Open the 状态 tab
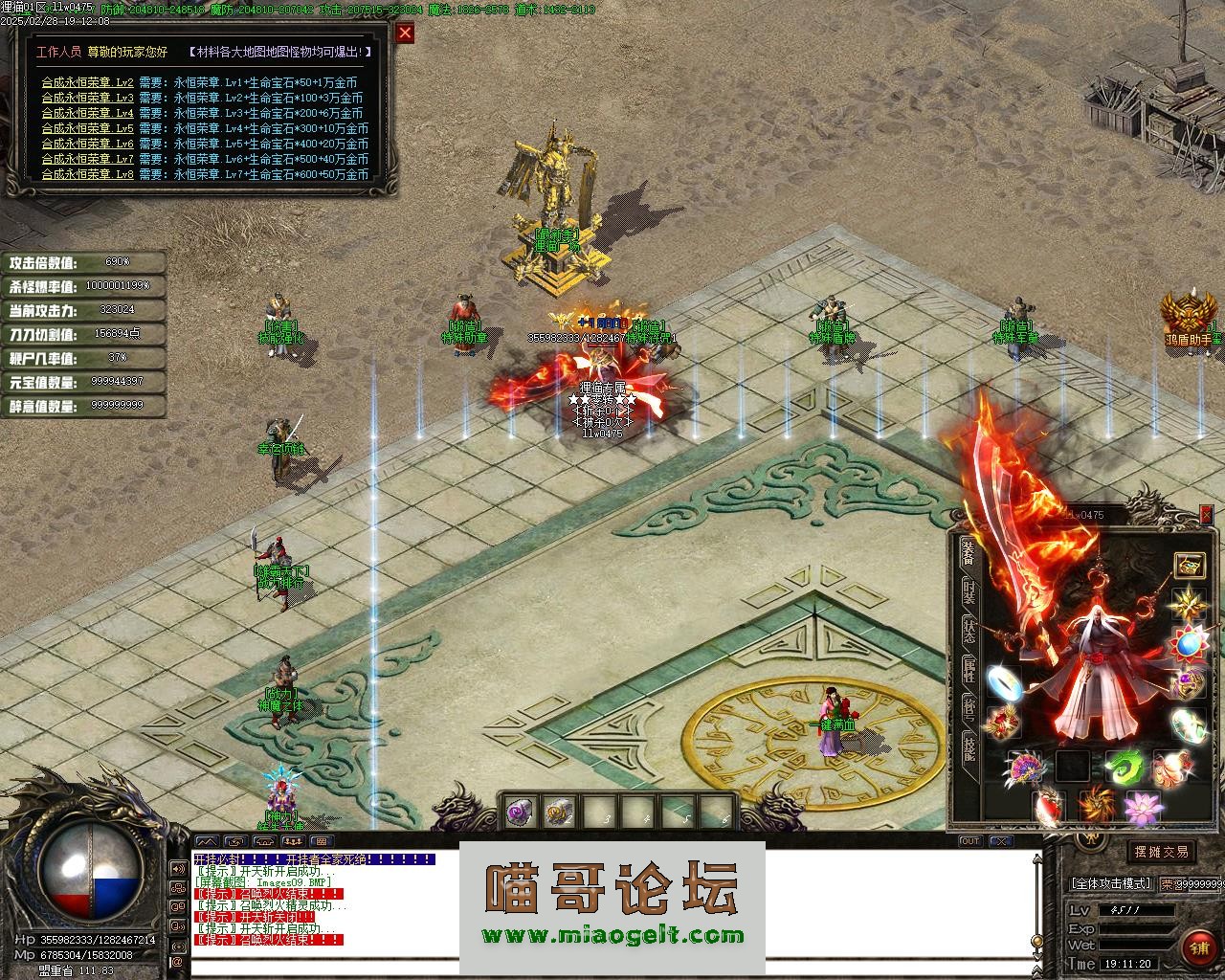 [969, 631]
